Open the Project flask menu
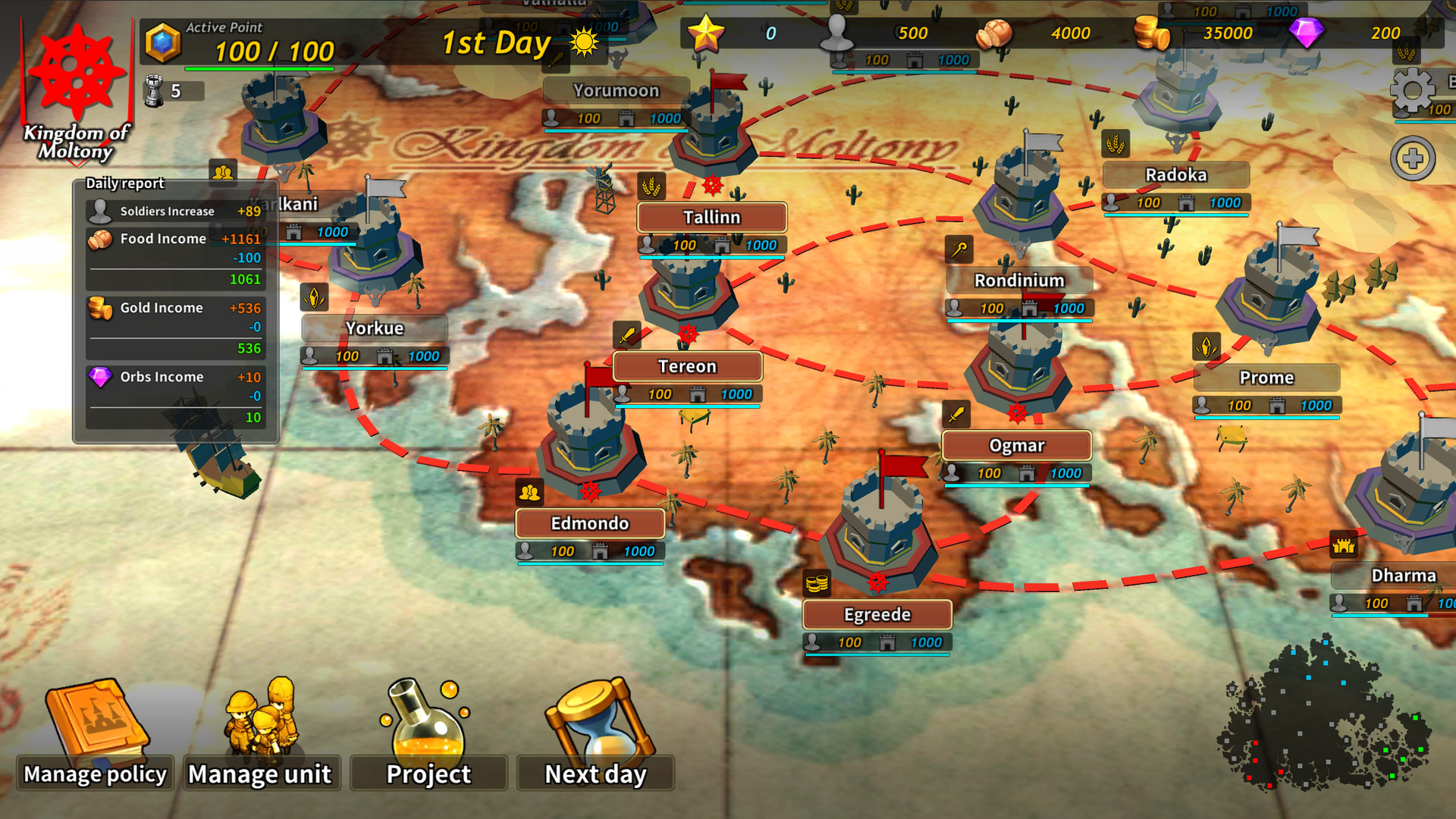This screenshot has width=1456, height=819. click(428, 773)
